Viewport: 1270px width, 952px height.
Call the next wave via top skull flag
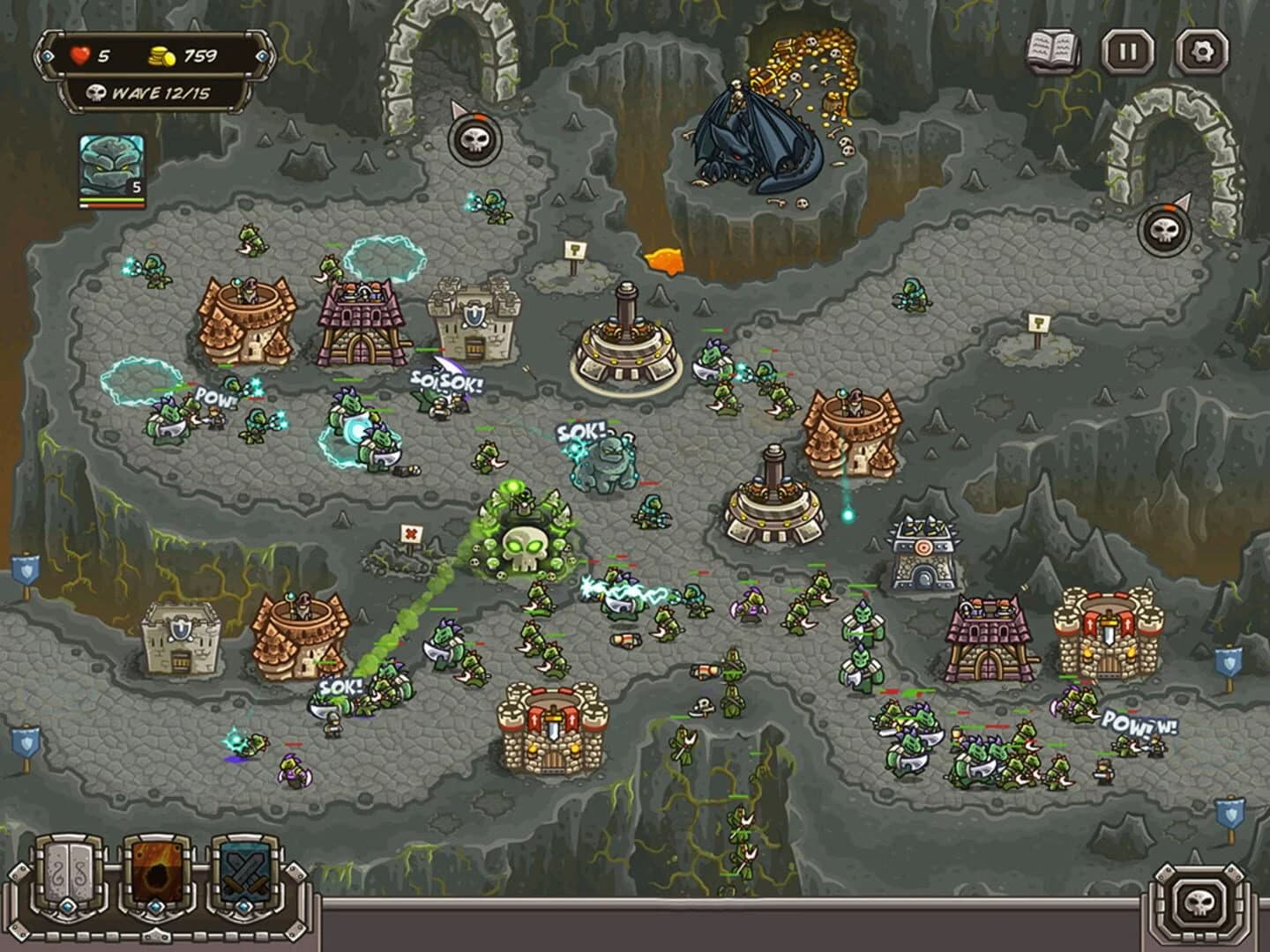[473, 139]
